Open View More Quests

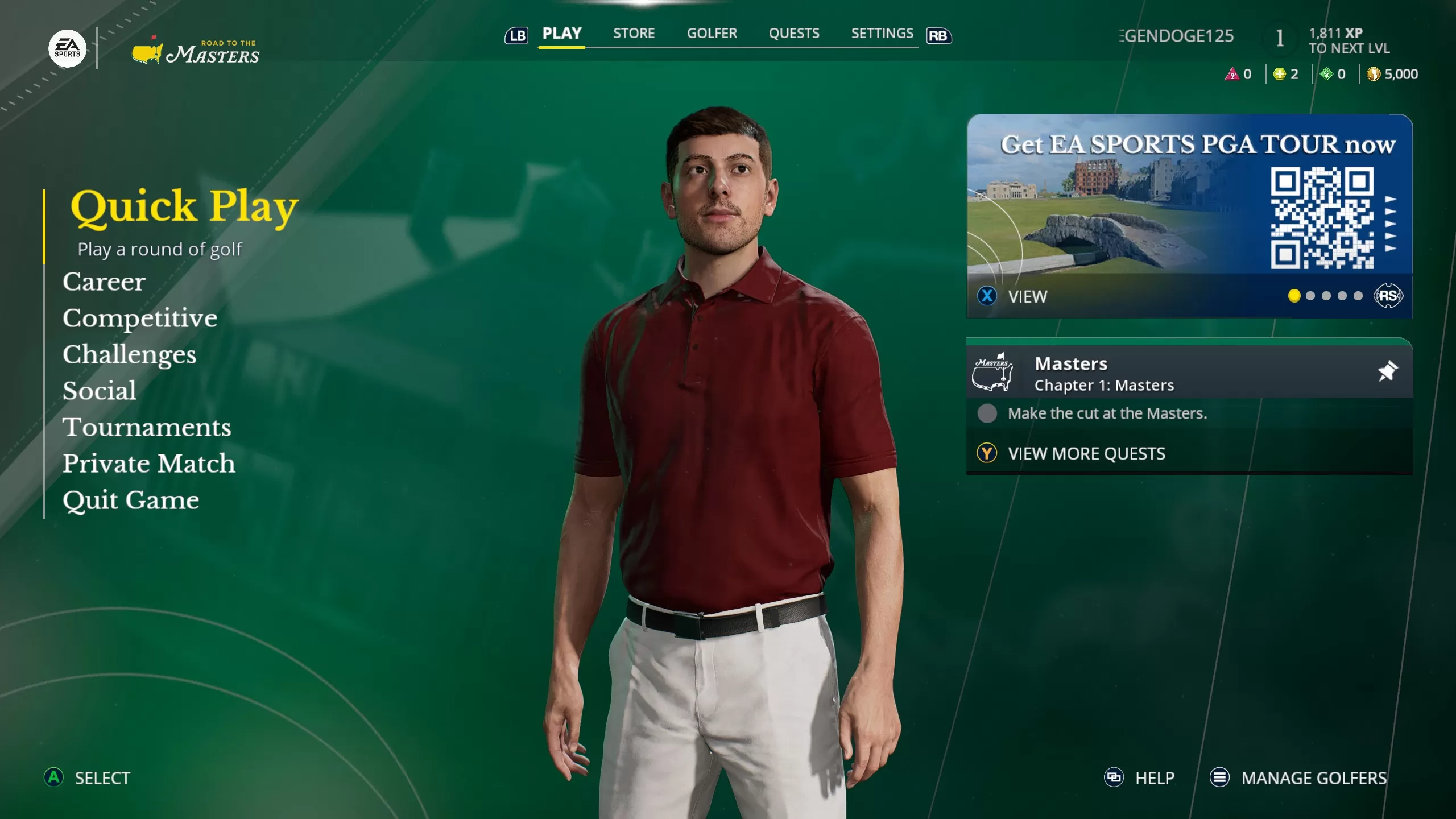1087,453
